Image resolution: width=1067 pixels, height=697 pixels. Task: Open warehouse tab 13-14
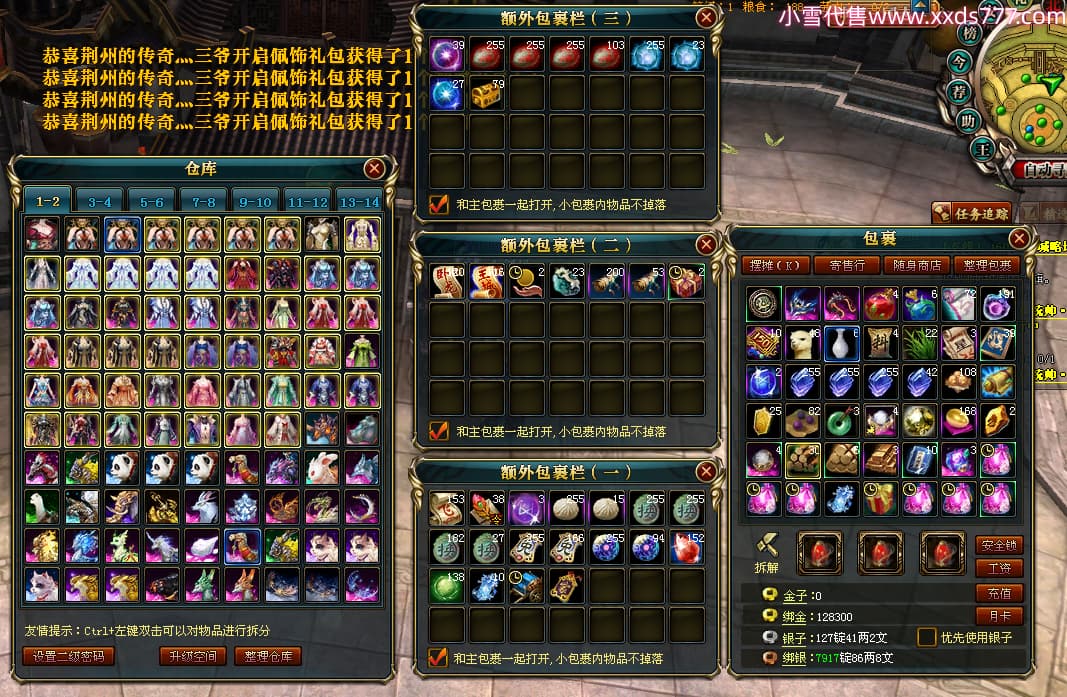point(359,201)
